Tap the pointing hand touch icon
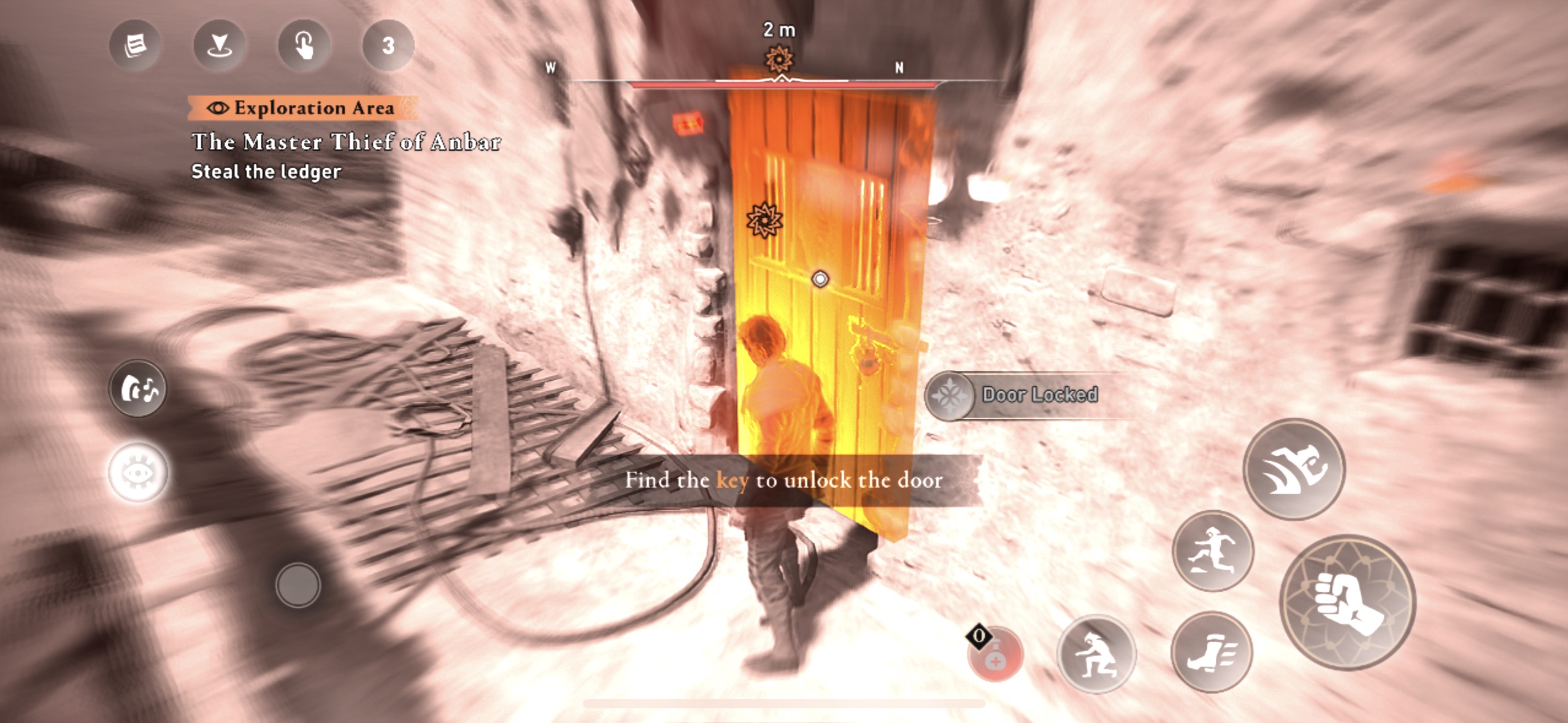 304,45
